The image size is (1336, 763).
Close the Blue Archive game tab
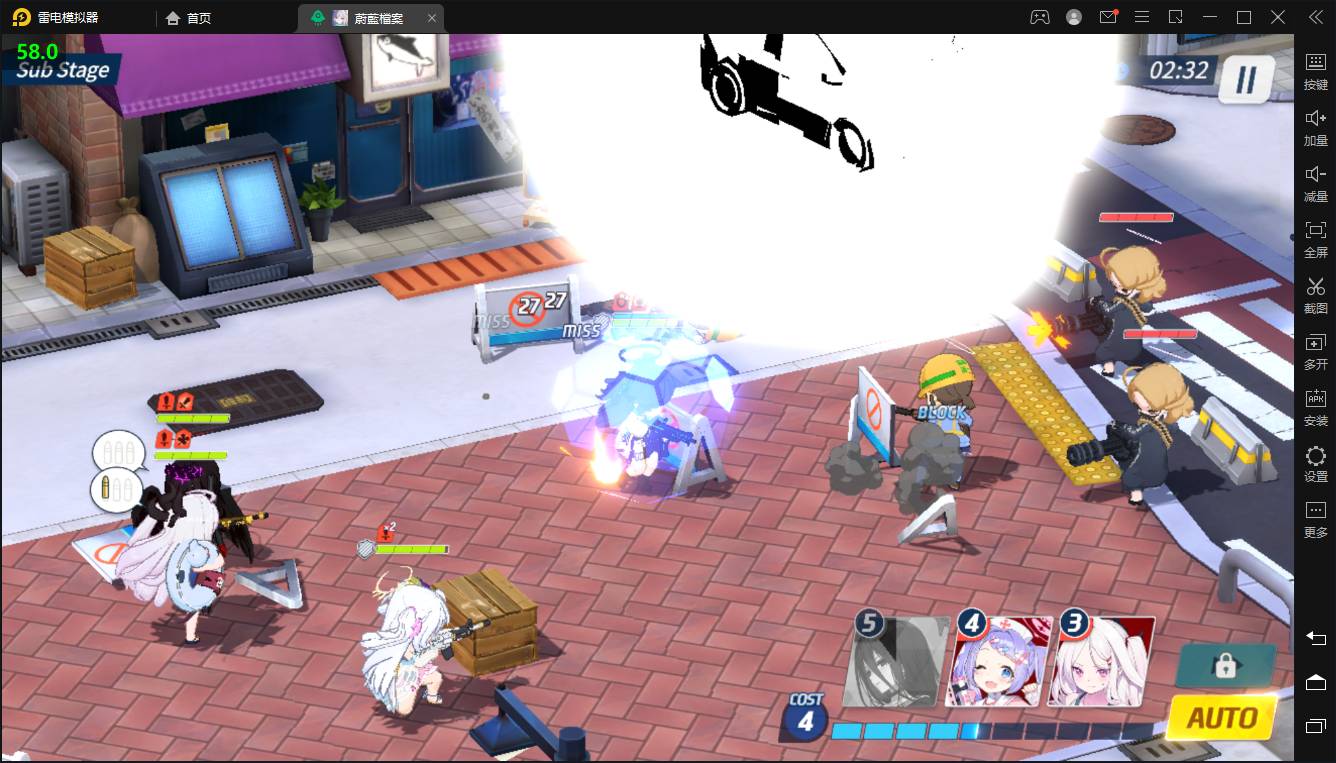pos(431,18)
